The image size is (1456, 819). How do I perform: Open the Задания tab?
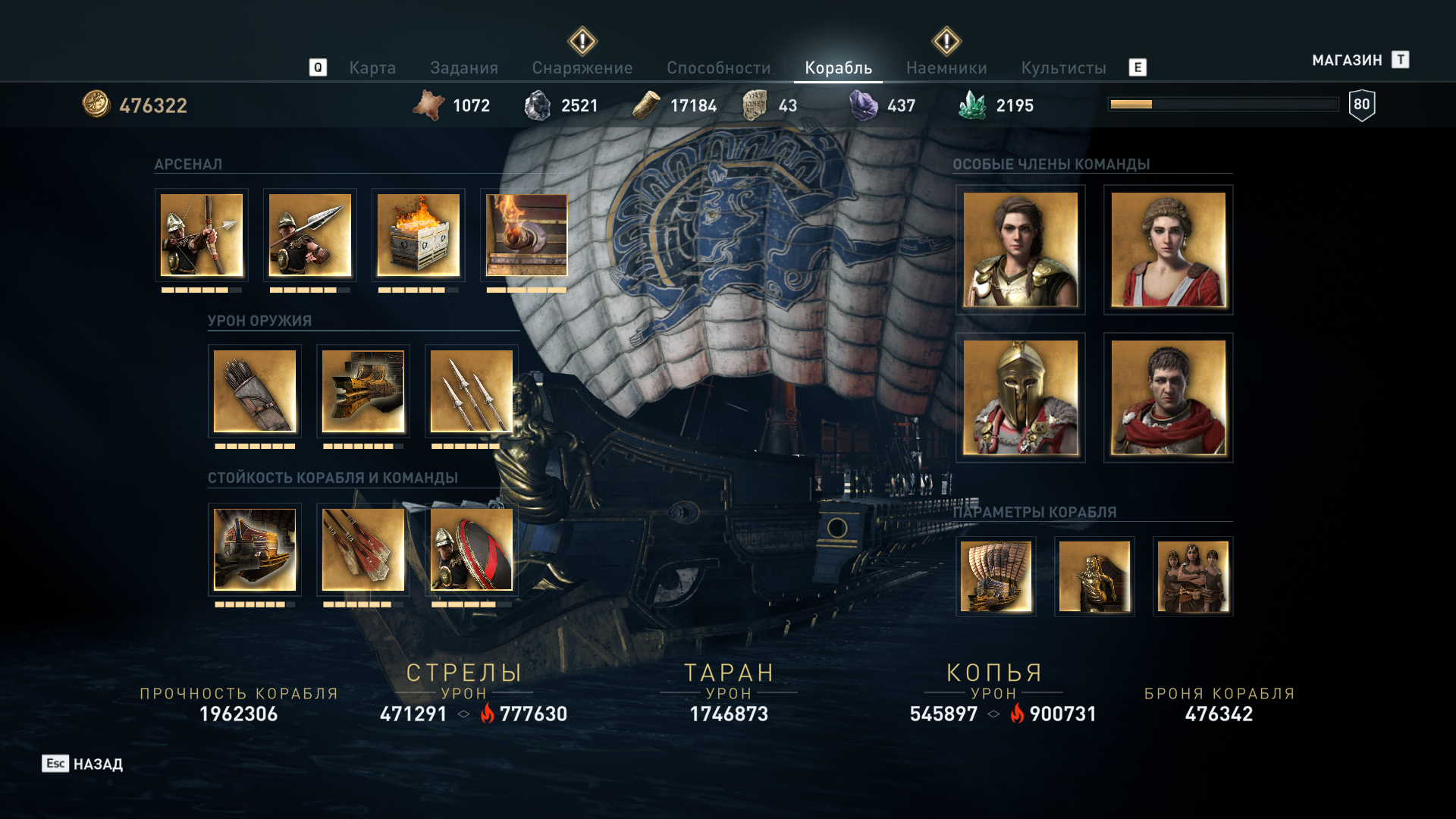pos(464,68)
